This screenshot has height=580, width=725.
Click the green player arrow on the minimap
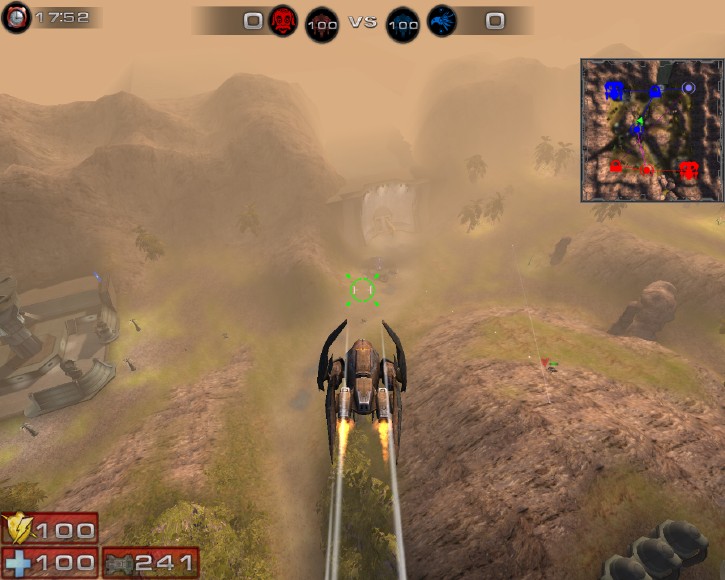(x=638, y=121)
